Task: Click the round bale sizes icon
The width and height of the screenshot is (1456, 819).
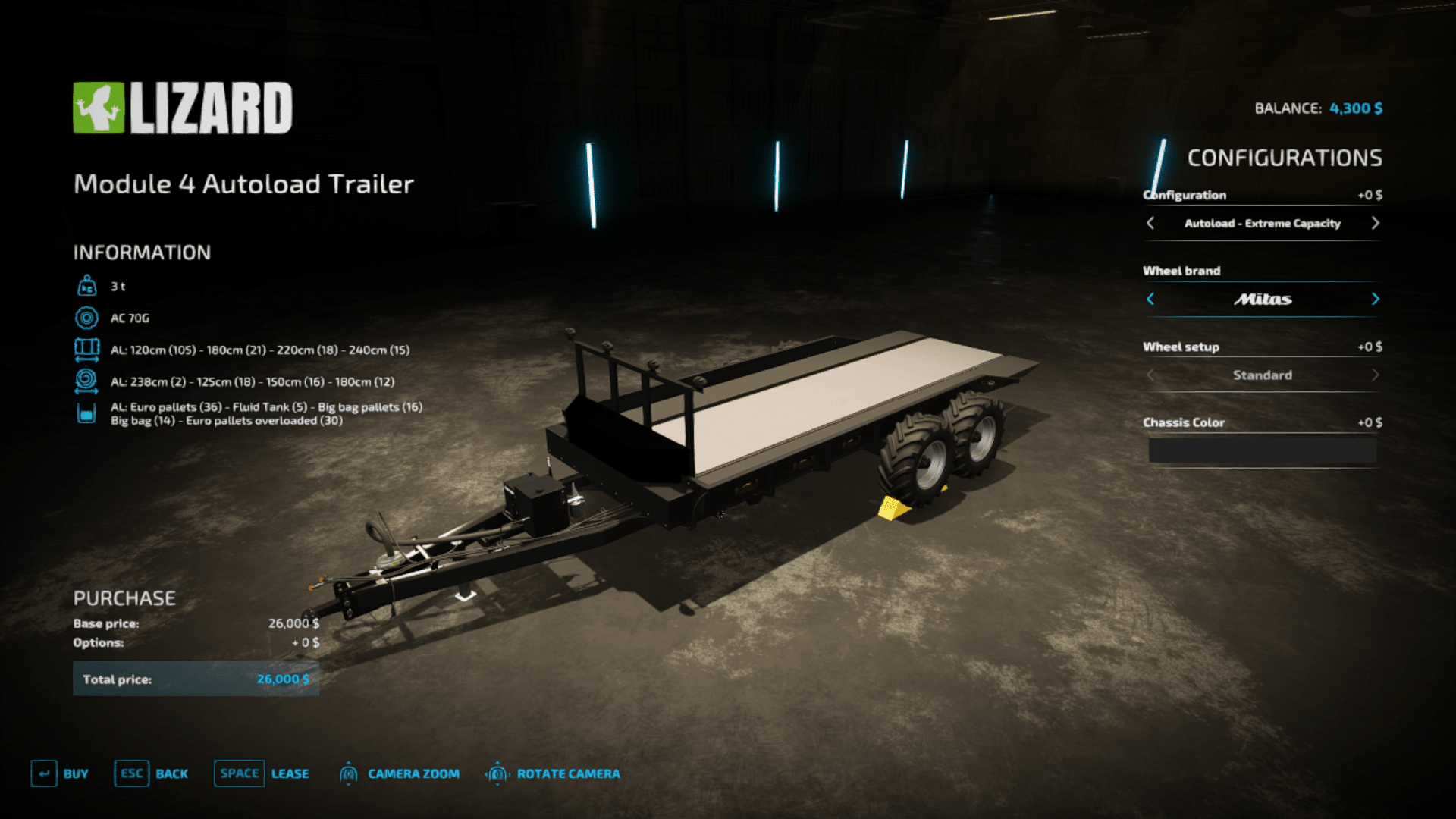Action: 87,381
